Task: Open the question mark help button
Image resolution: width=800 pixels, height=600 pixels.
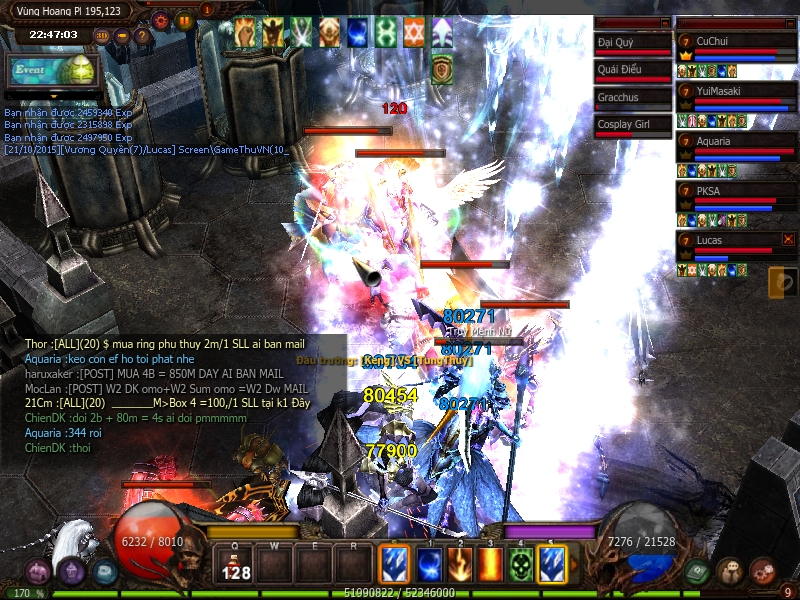Action: 142,36
